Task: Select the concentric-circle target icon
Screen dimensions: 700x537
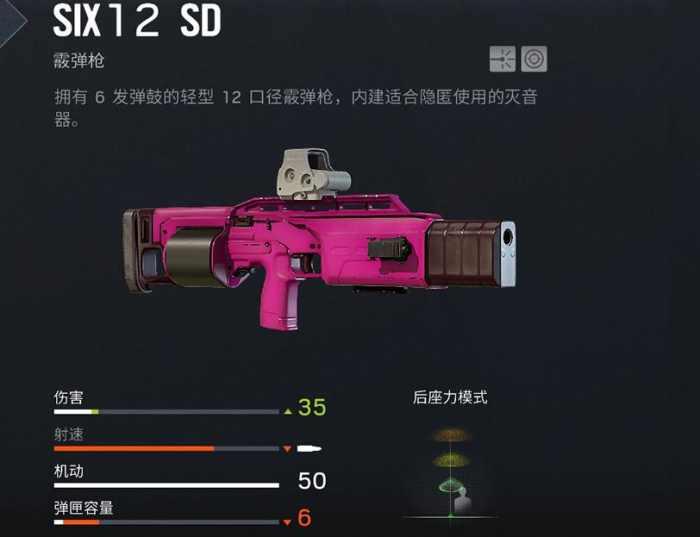Action: point(534,59)
